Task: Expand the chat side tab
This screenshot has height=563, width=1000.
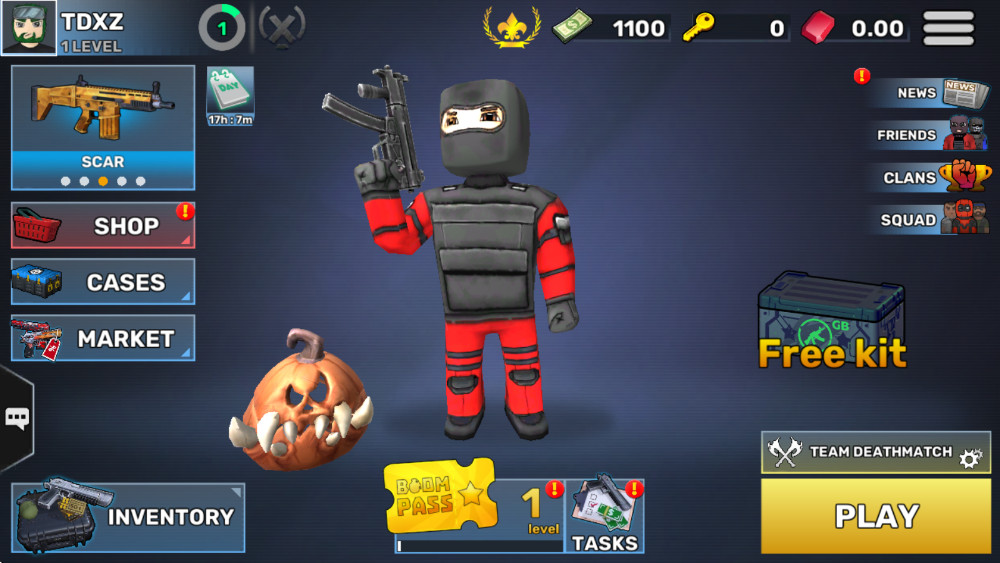Action: point(17,418)
